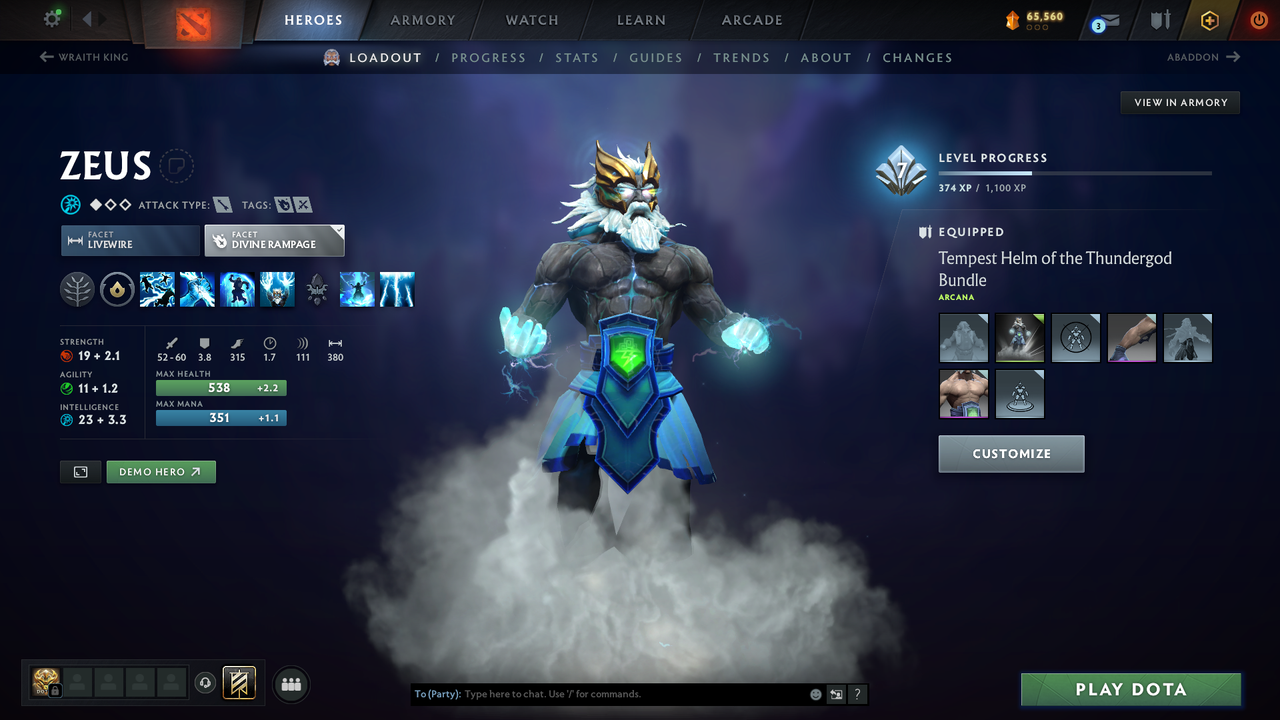Select the Livewire facet
Image resolution: width=1280 pixels, height=720 pixels.
tap(130, 240)
